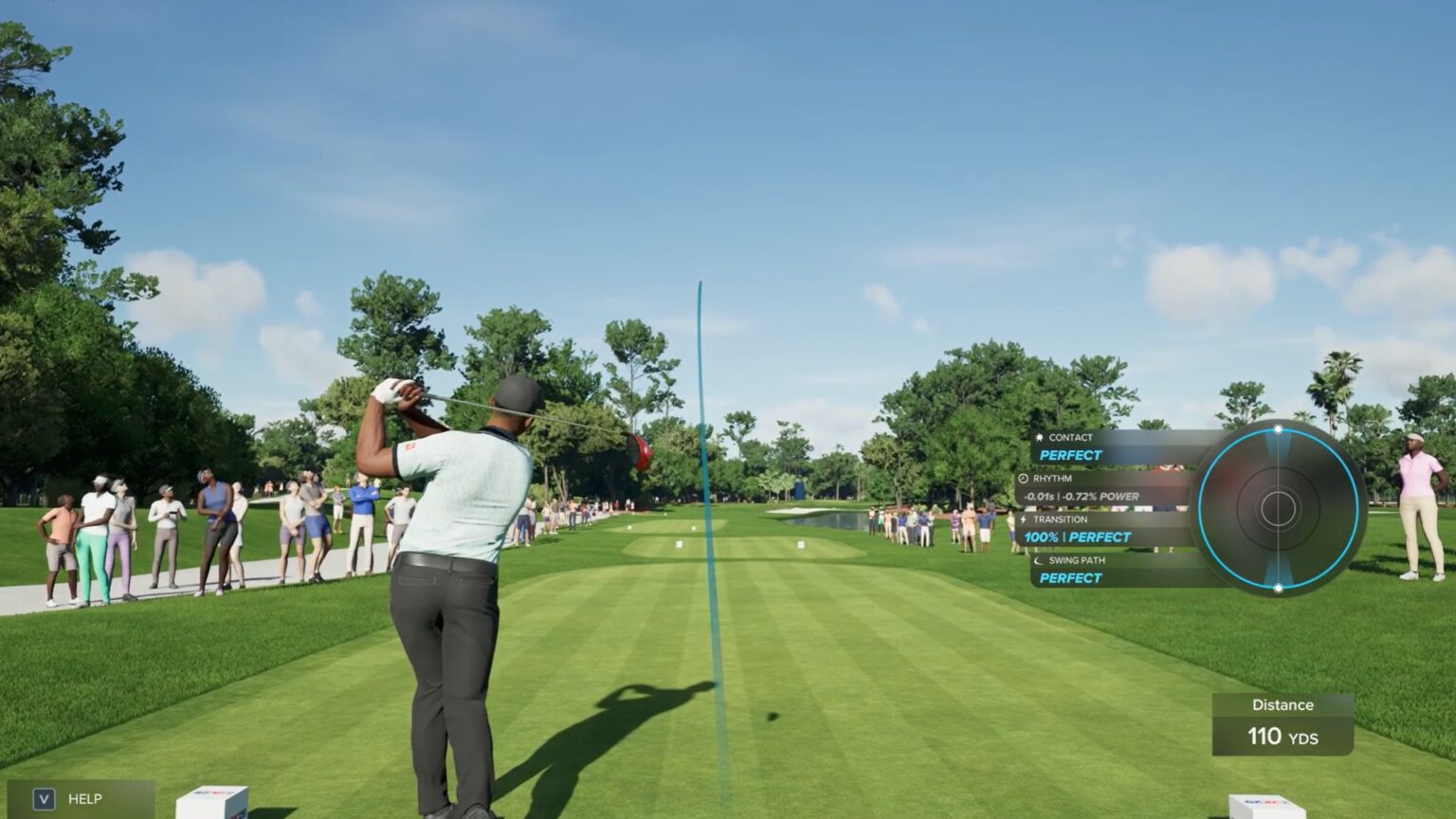Click the center bullseye of the swing dial
This screenshot has height=819, width=1456.
(1280, 508)
